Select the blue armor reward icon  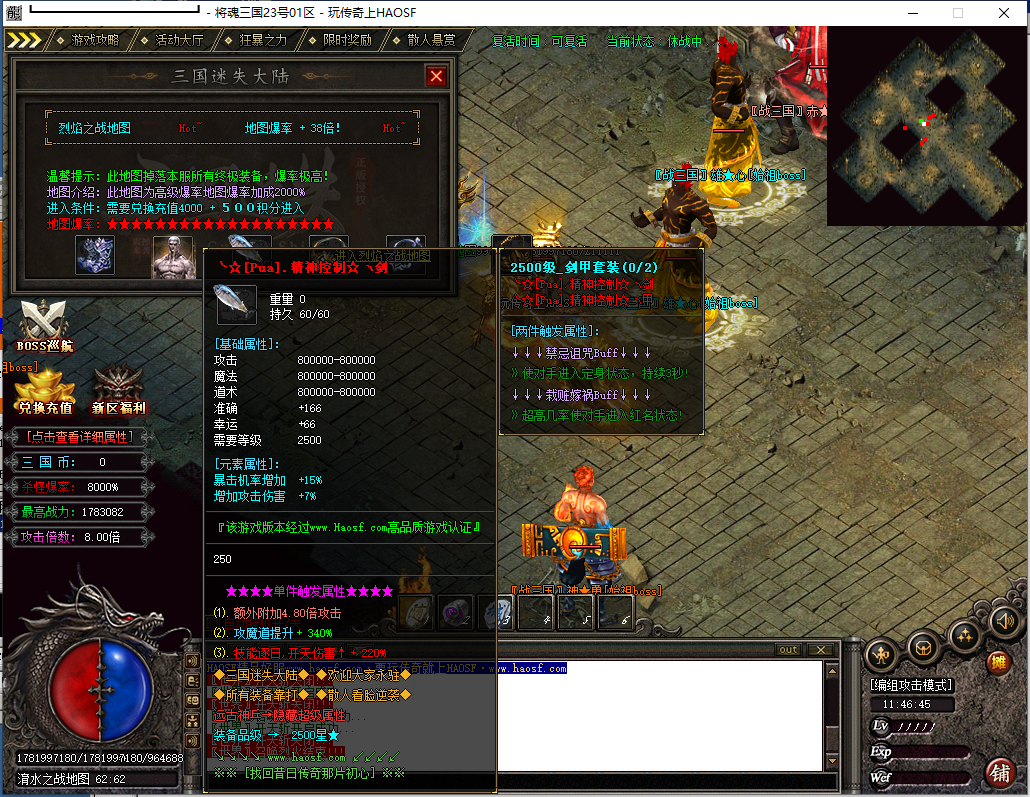pyautogui.click(x=95, y=255)
